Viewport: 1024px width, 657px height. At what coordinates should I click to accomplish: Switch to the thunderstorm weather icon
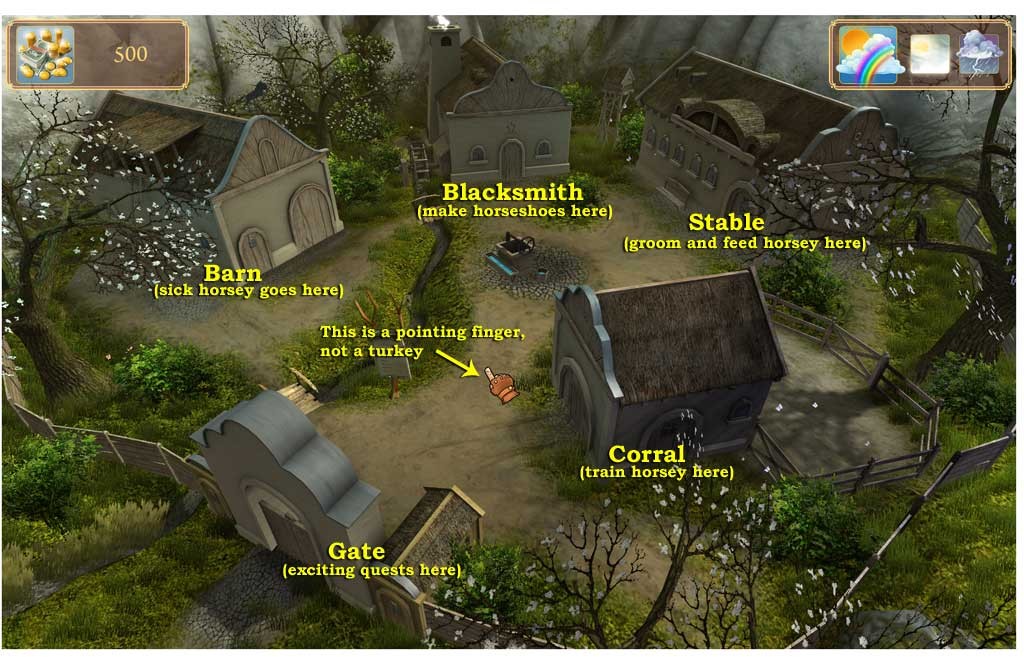coord(978,54)
